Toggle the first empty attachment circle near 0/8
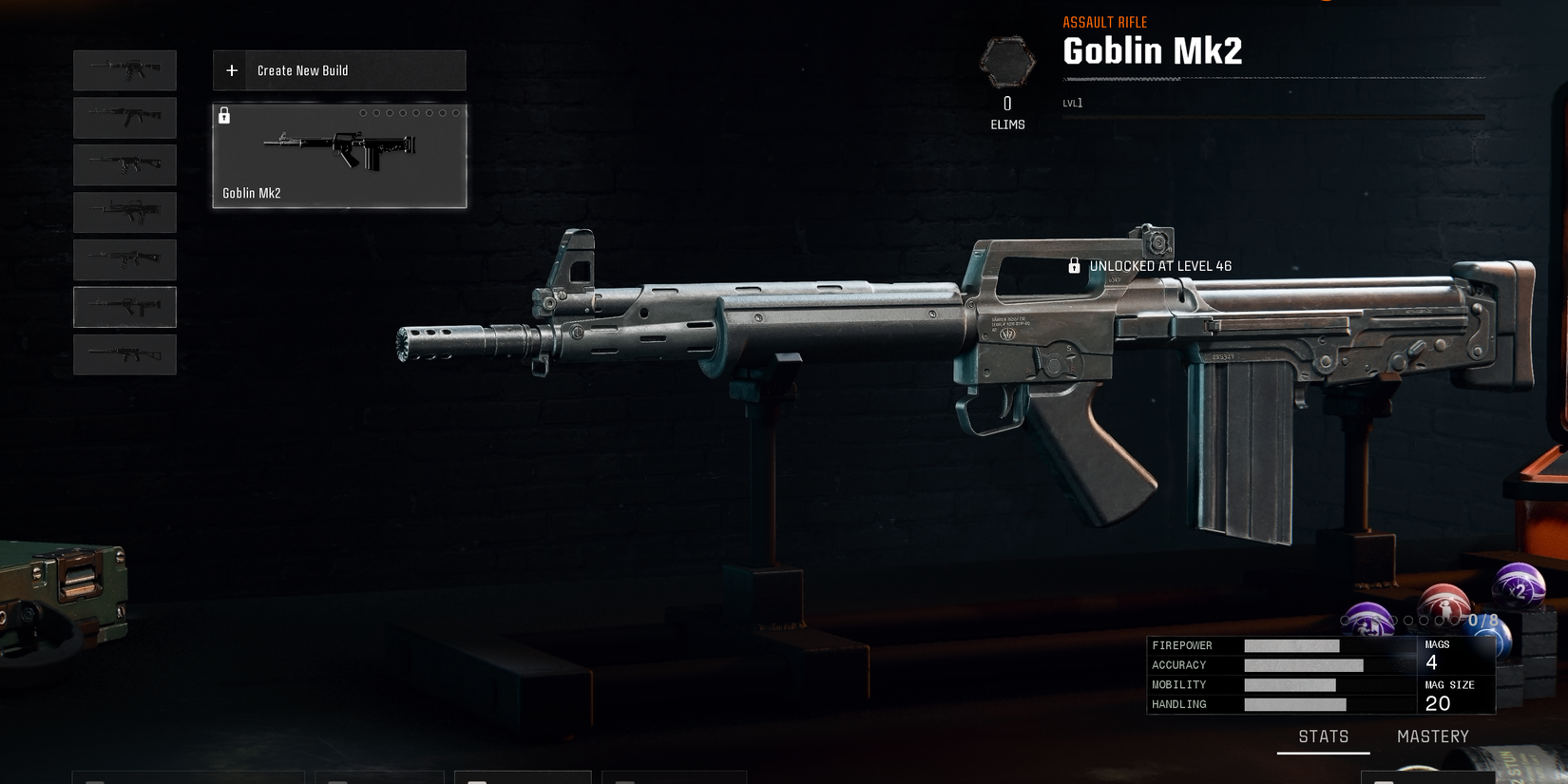1568x784 pixels. pyautogui.click(x=1345, y=620)
